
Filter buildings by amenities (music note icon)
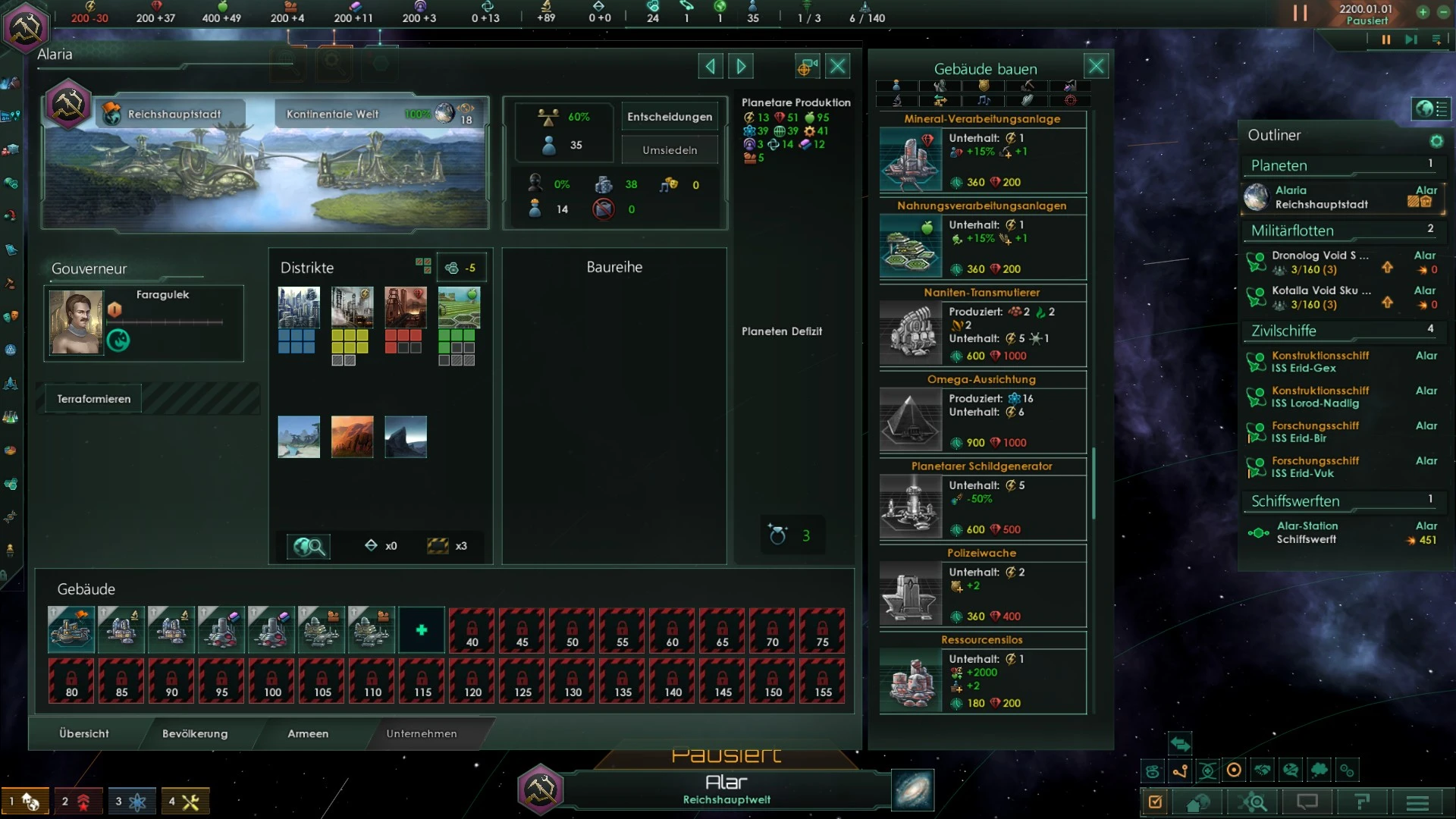[984, 100]
